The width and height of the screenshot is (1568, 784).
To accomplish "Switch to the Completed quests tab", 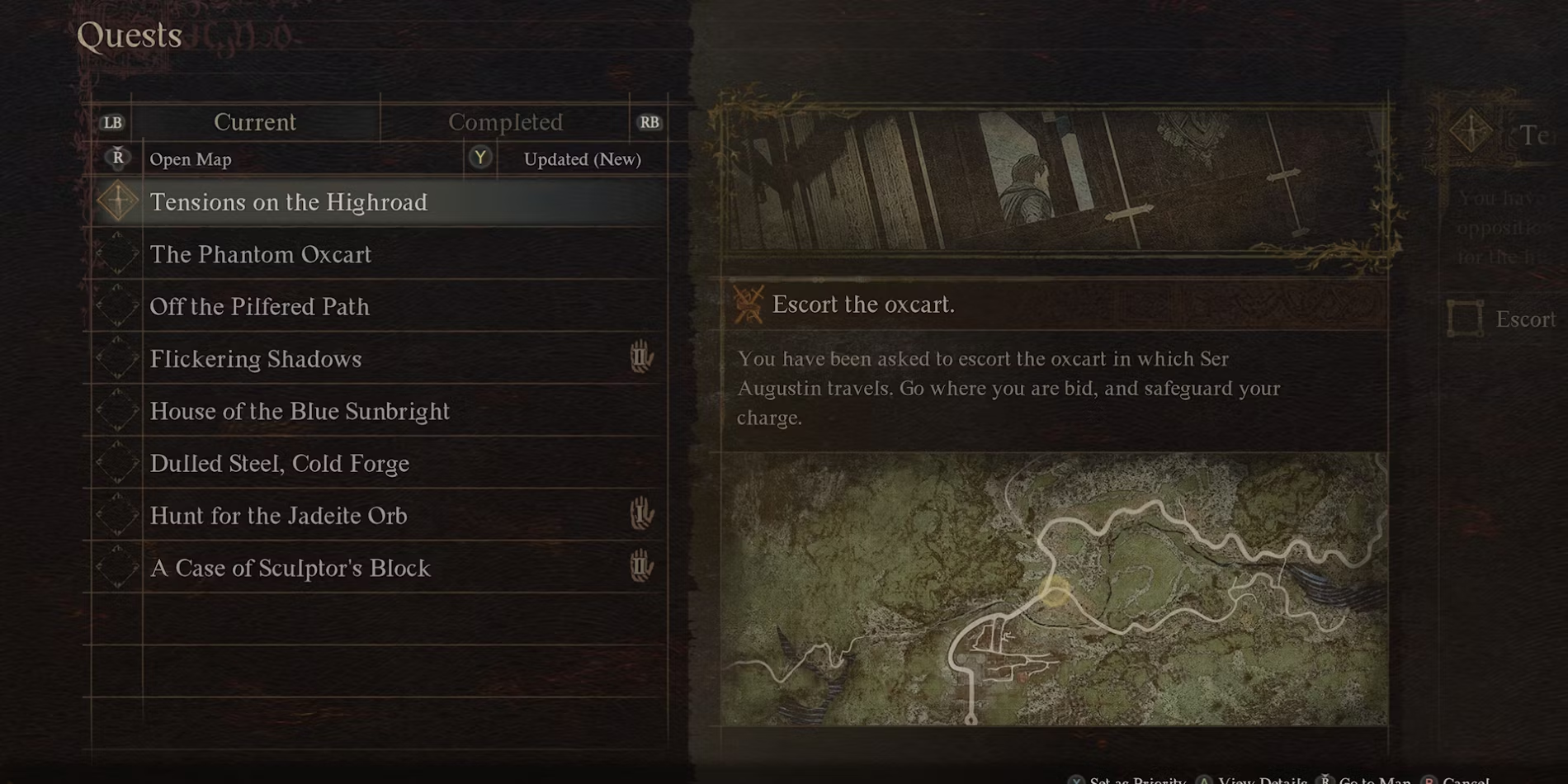I will (x=505, y=122).
